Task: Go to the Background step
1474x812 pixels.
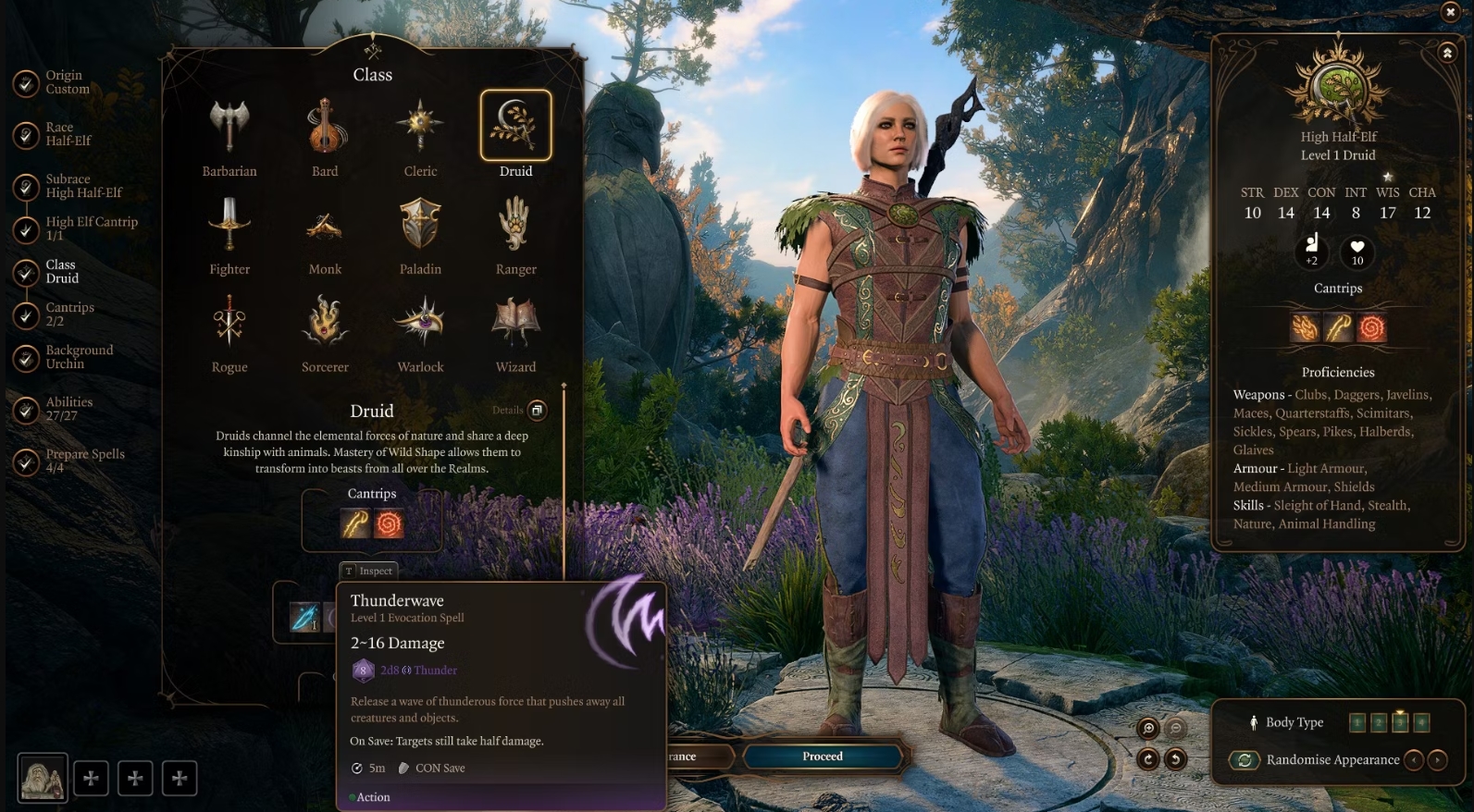Action: [x=79, y=357]
